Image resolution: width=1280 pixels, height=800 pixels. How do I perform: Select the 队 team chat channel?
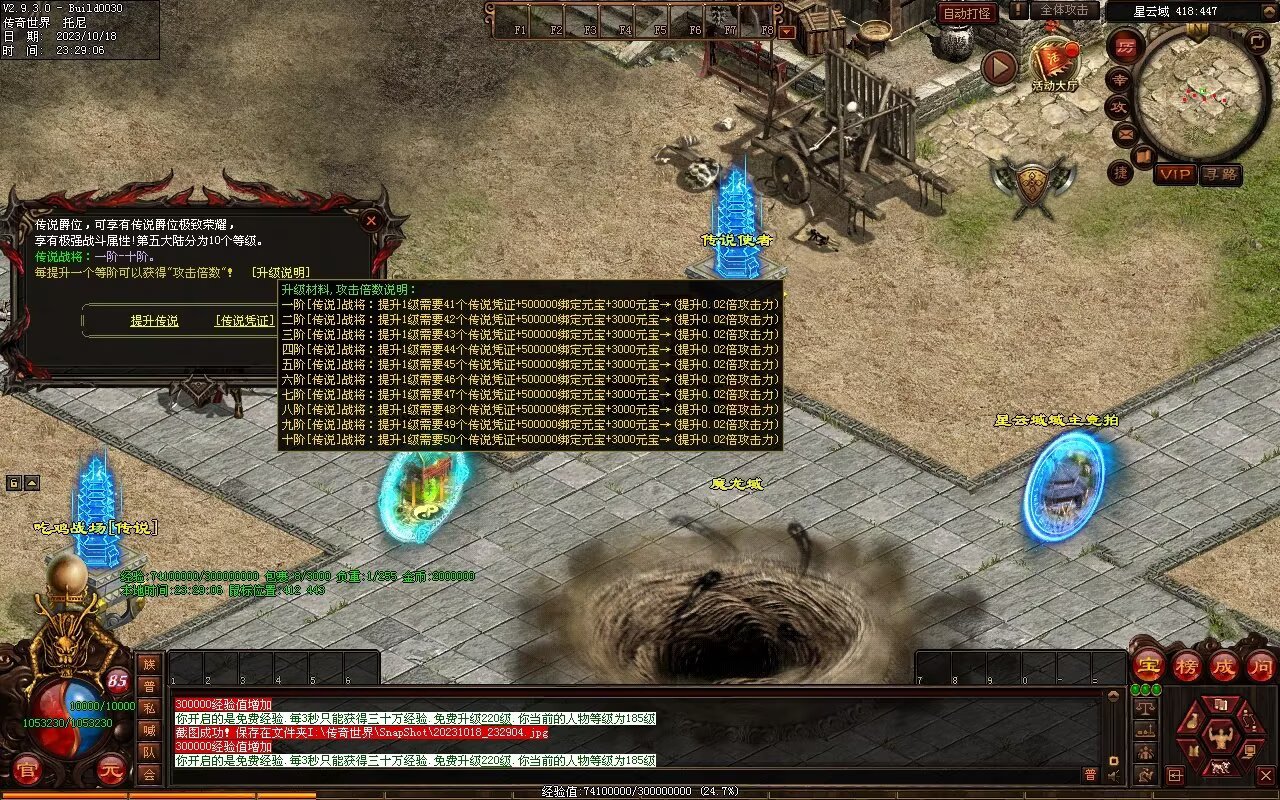[x=149, y=752]
